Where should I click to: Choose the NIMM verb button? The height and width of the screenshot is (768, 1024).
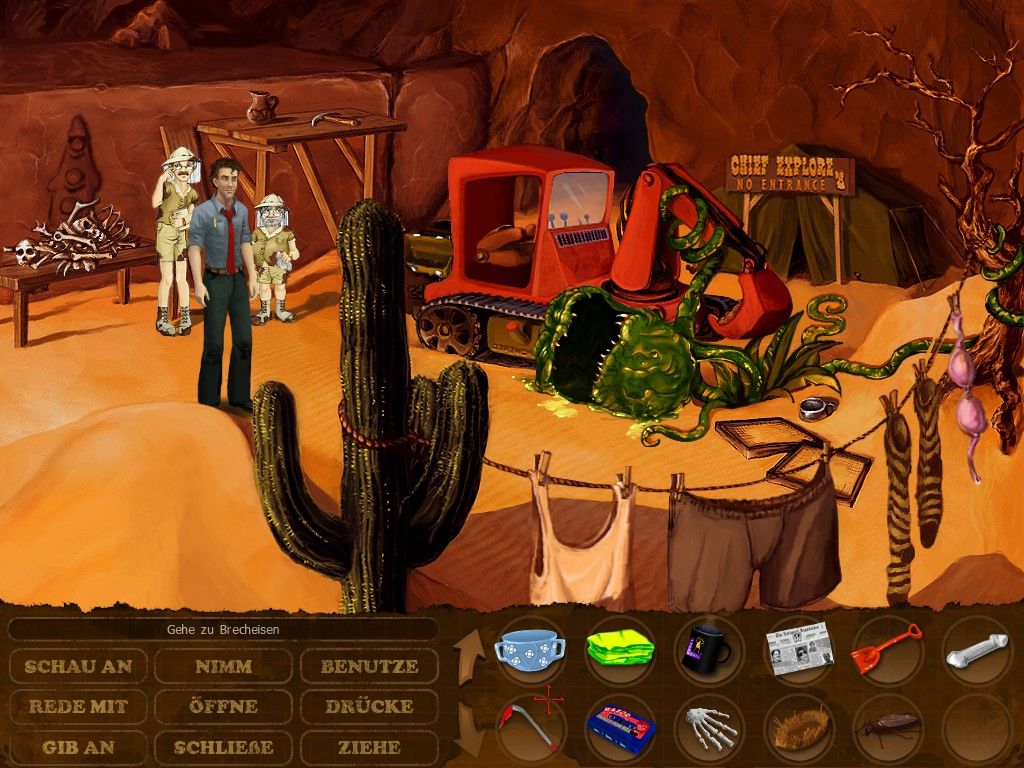223,666
